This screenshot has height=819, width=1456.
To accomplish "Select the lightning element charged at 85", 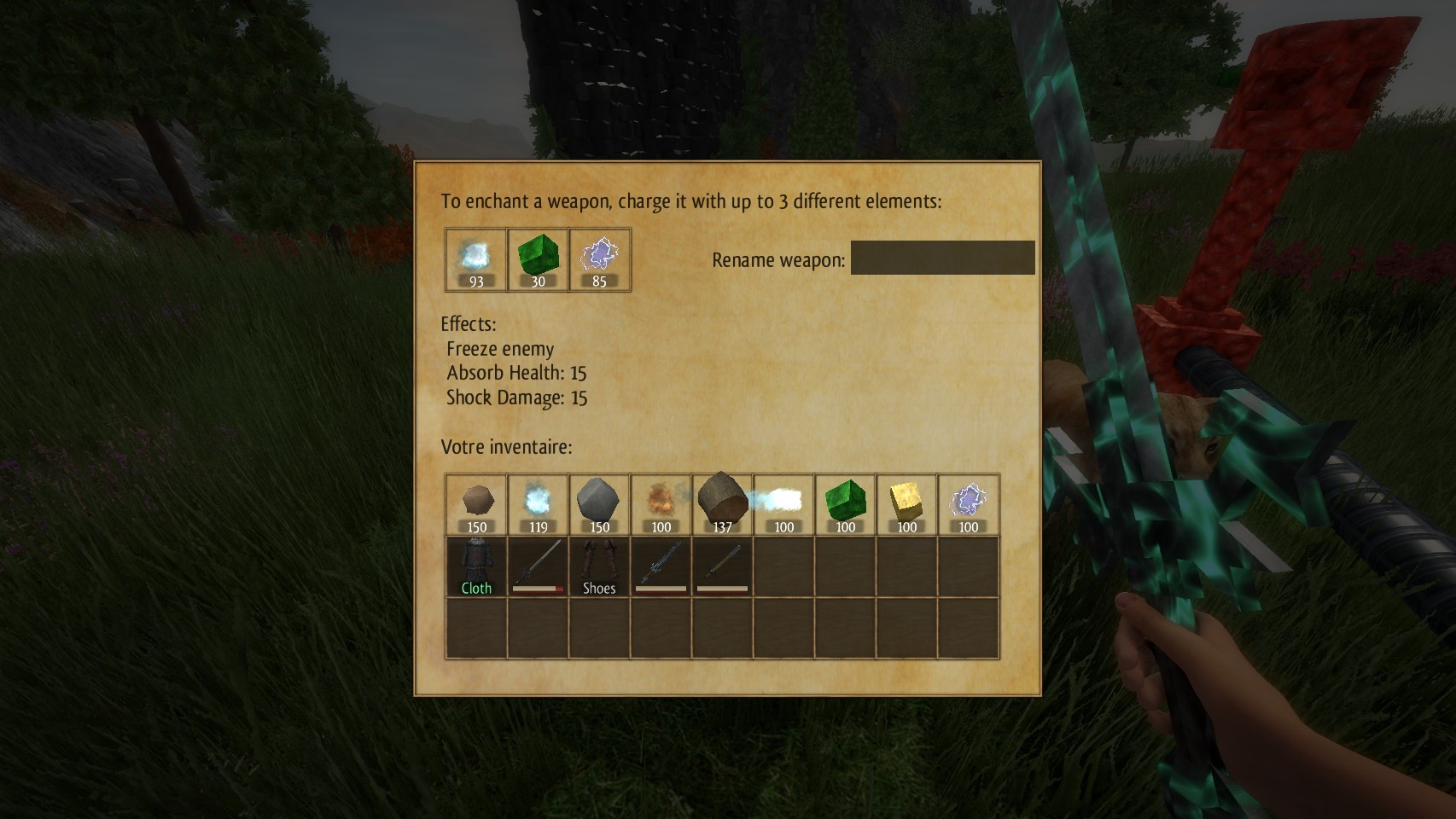I will point(599,259).
